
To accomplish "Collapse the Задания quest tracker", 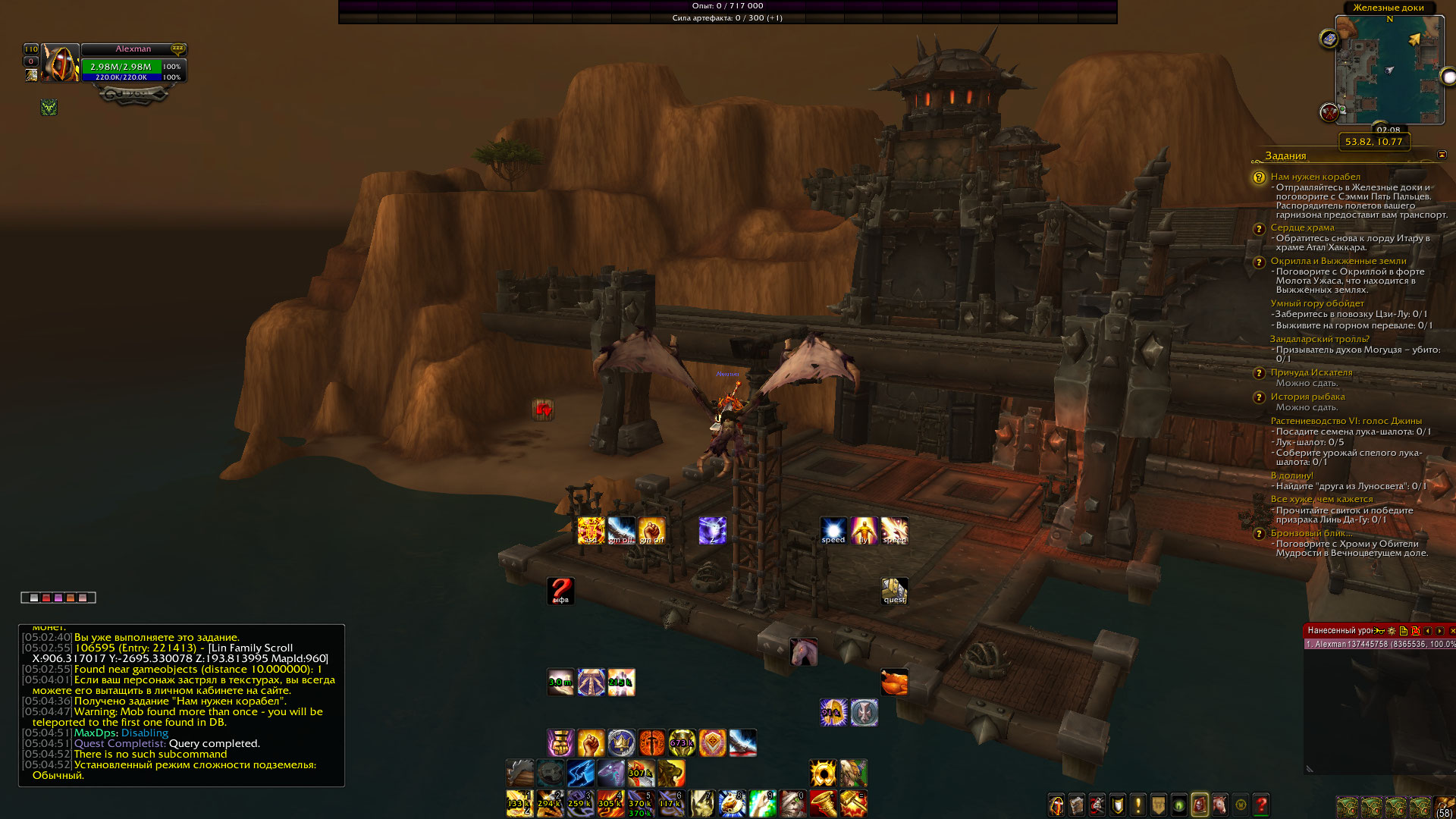I will [1442, 155].
